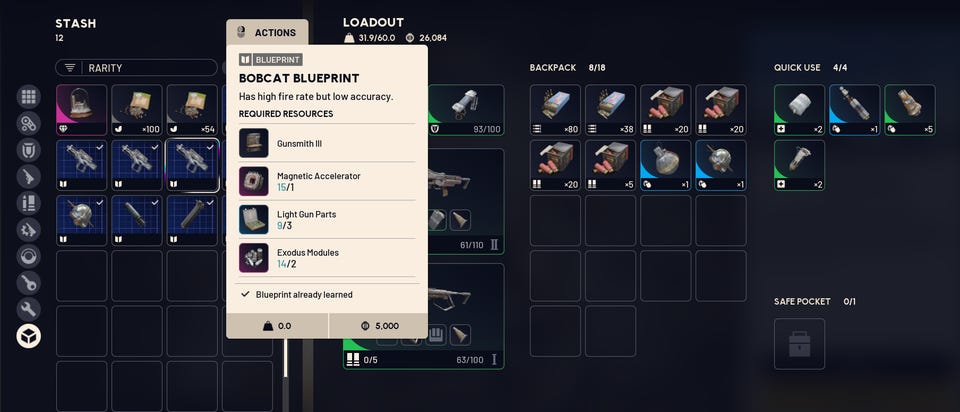Select the backpack shell box with 5
Screen dimensions: 960x412
[x=610, y=165]
